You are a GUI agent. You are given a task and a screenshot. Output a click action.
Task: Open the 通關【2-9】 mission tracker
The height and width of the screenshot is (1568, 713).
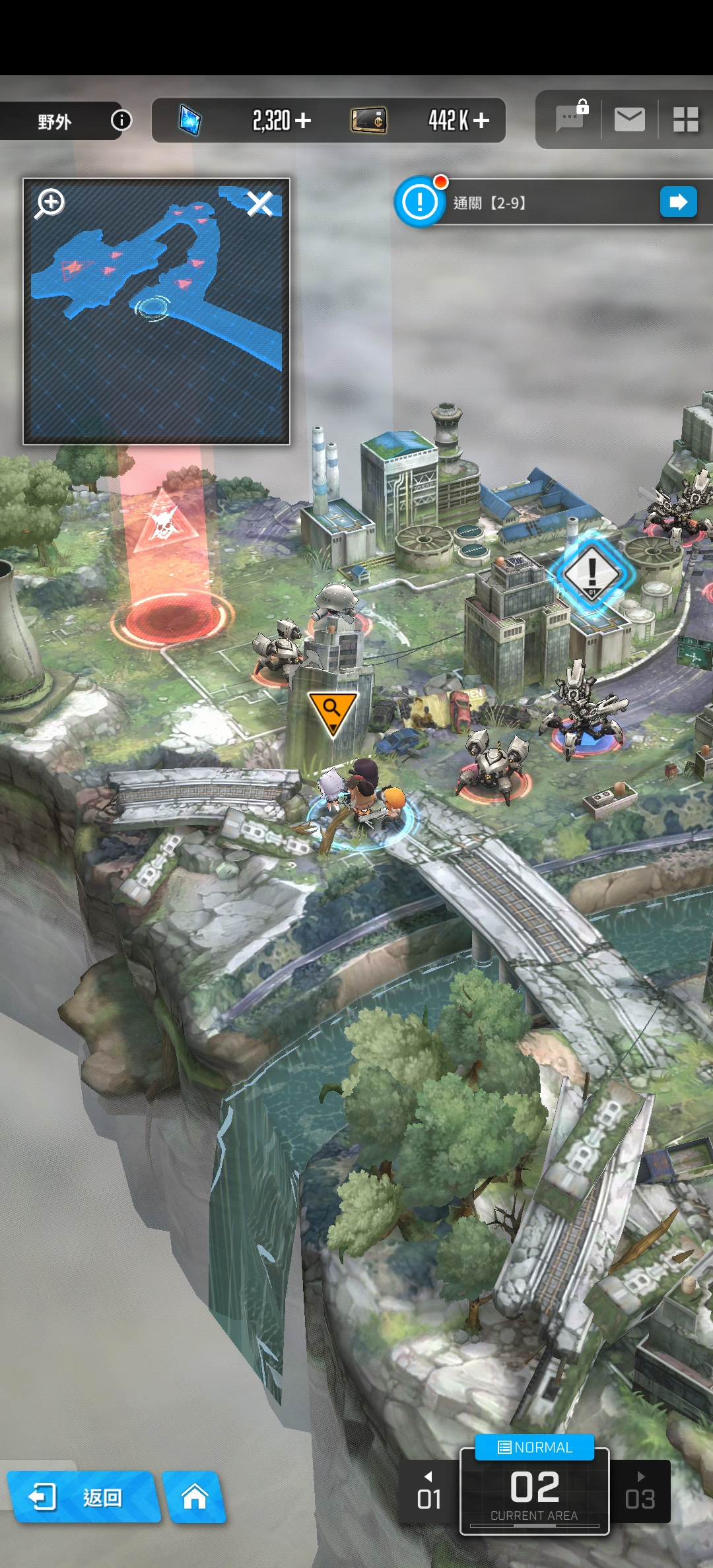coord(528,203)
